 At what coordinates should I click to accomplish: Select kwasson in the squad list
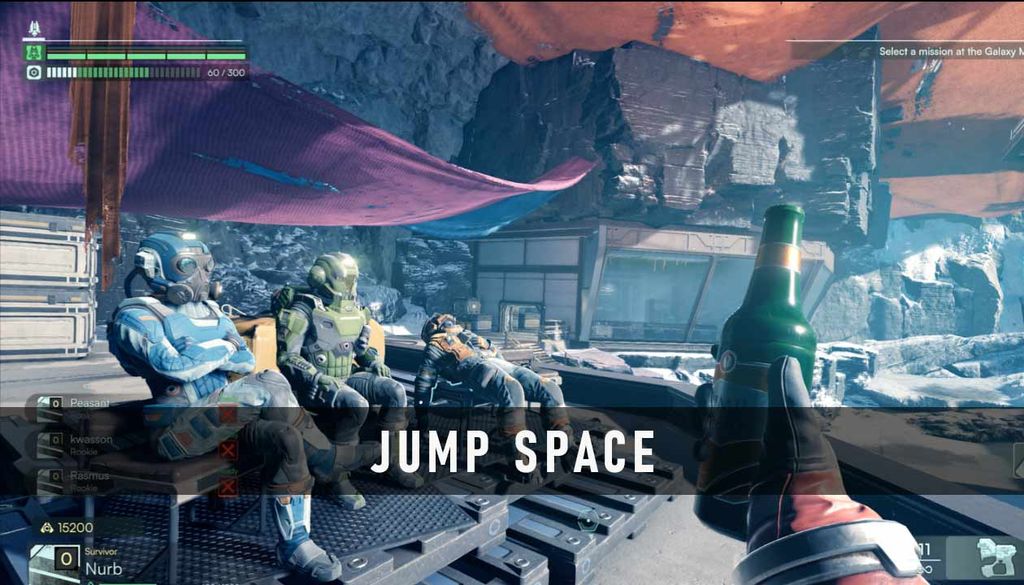click(x=88, y=438)
